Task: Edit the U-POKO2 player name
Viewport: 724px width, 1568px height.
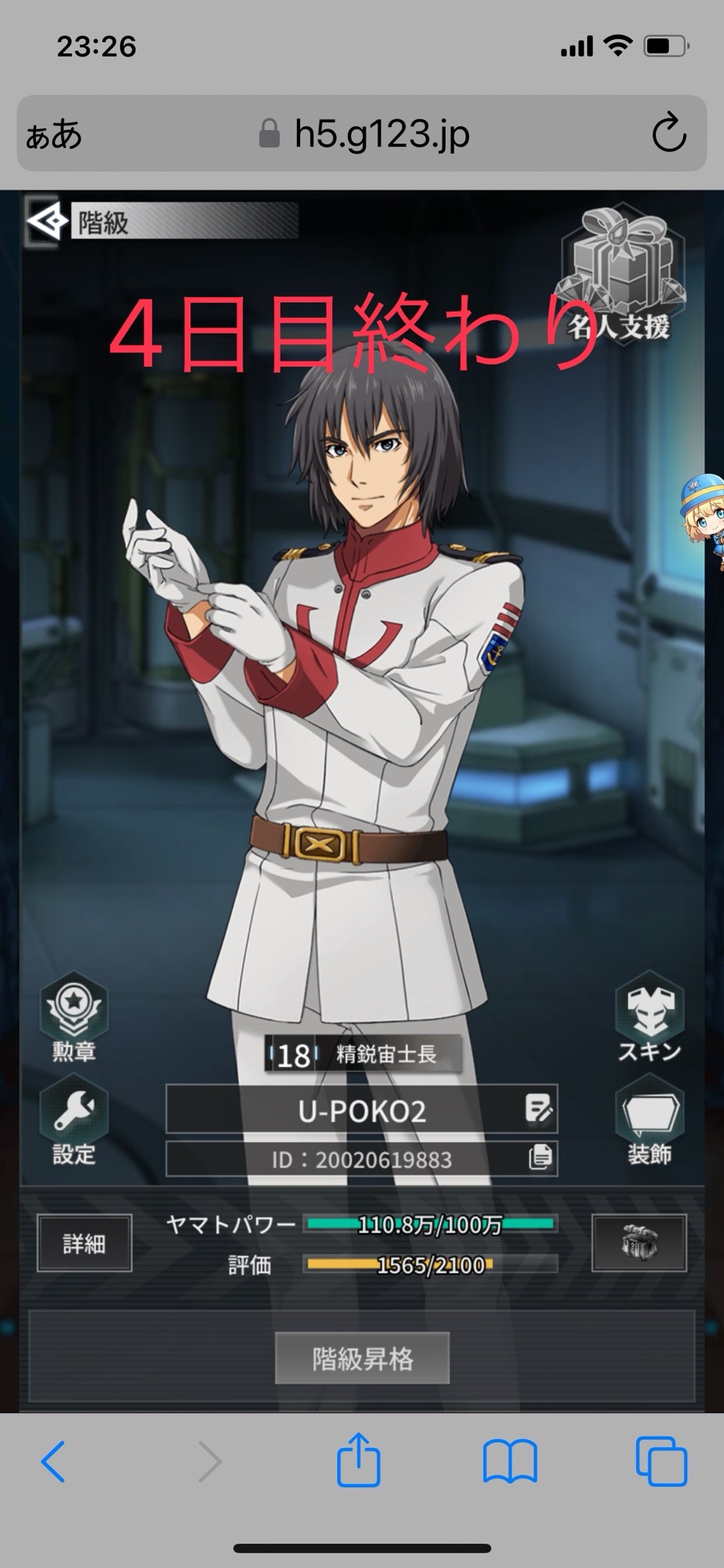Action: [x=539, y=1109]
